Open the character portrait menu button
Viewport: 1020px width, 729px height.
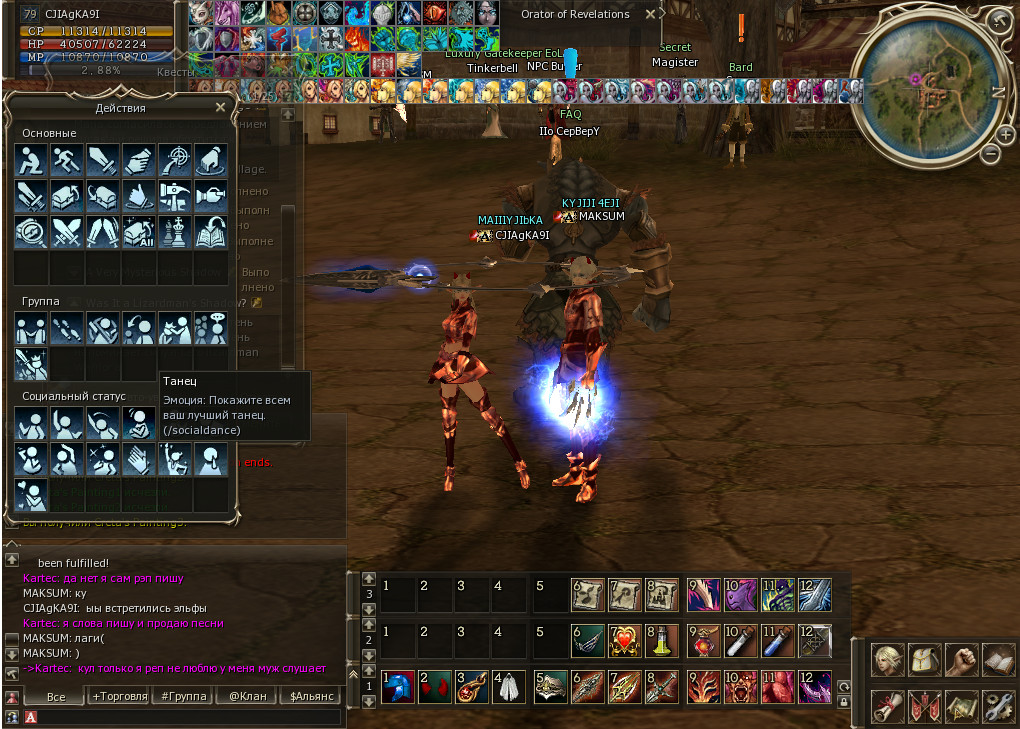[x=887, y=660]
